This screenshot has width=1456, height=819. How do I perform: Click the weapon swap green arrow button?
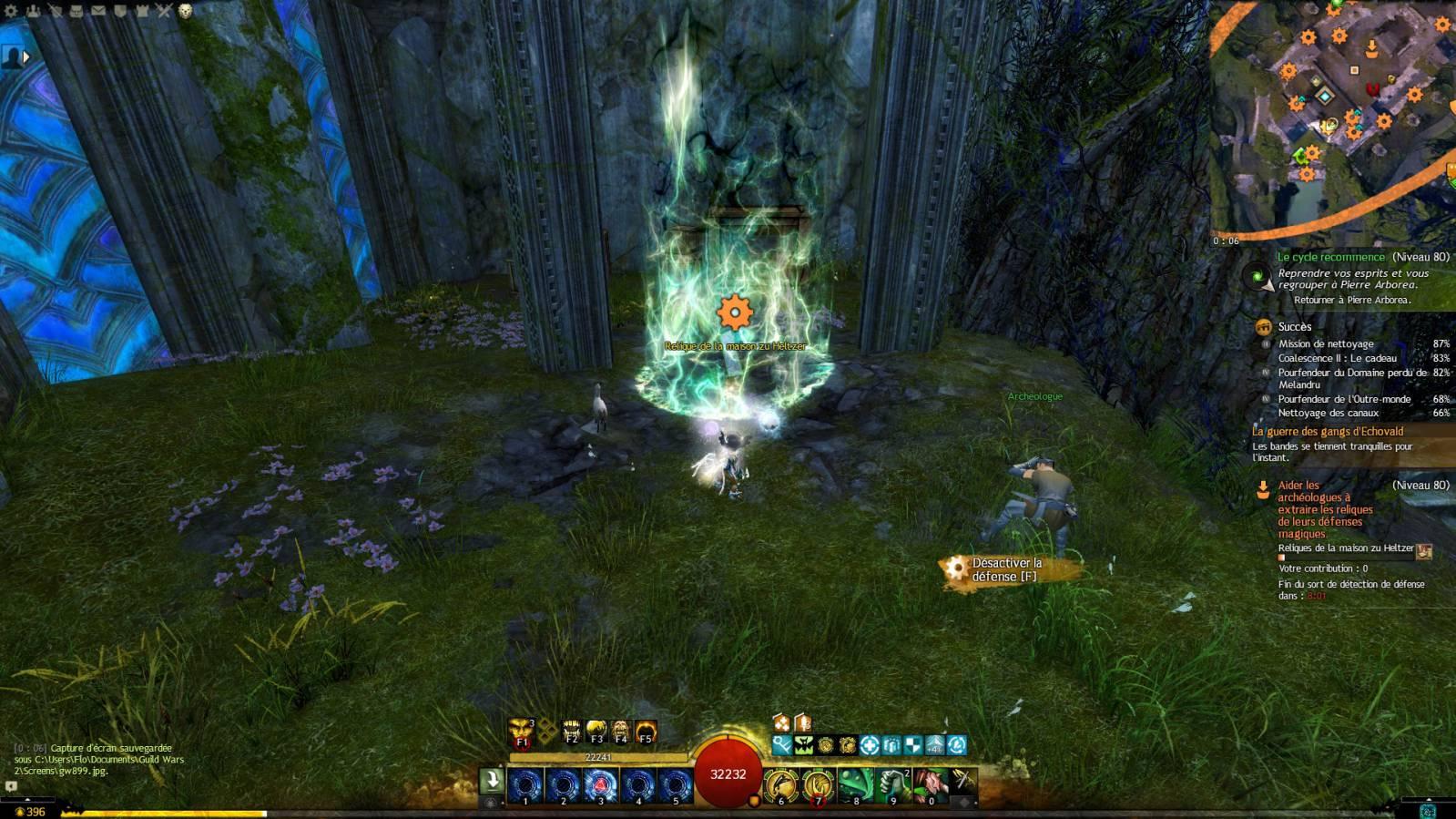coord(492,780)
